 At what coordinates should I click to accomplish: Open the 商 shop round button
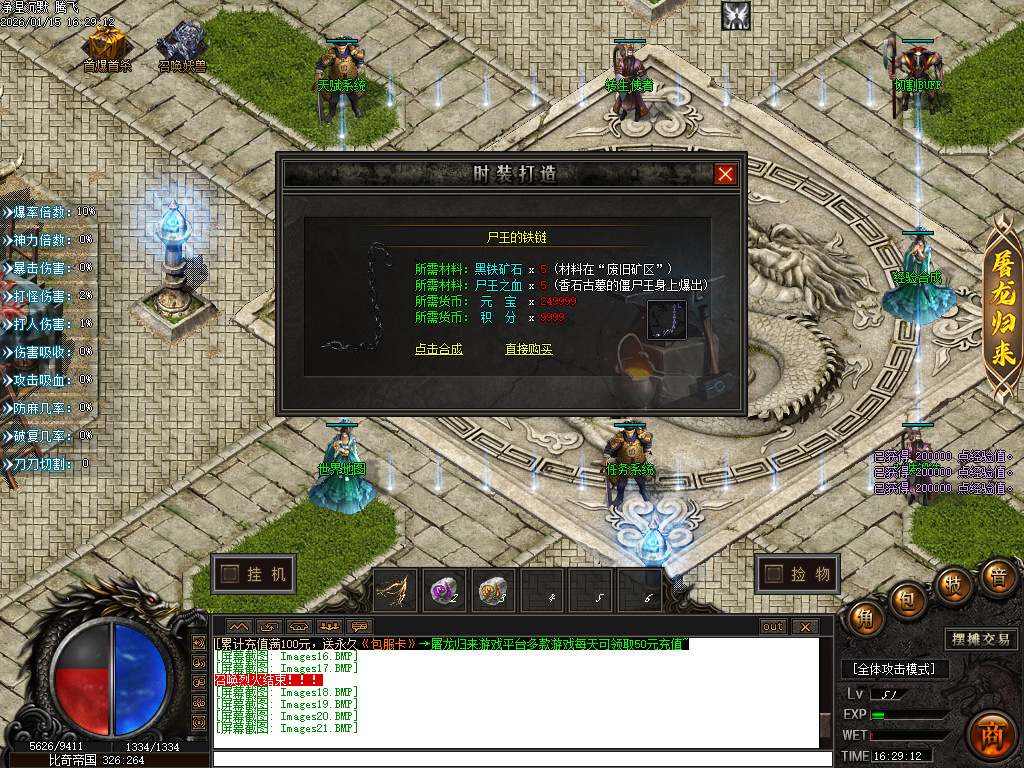pos(992,734)
